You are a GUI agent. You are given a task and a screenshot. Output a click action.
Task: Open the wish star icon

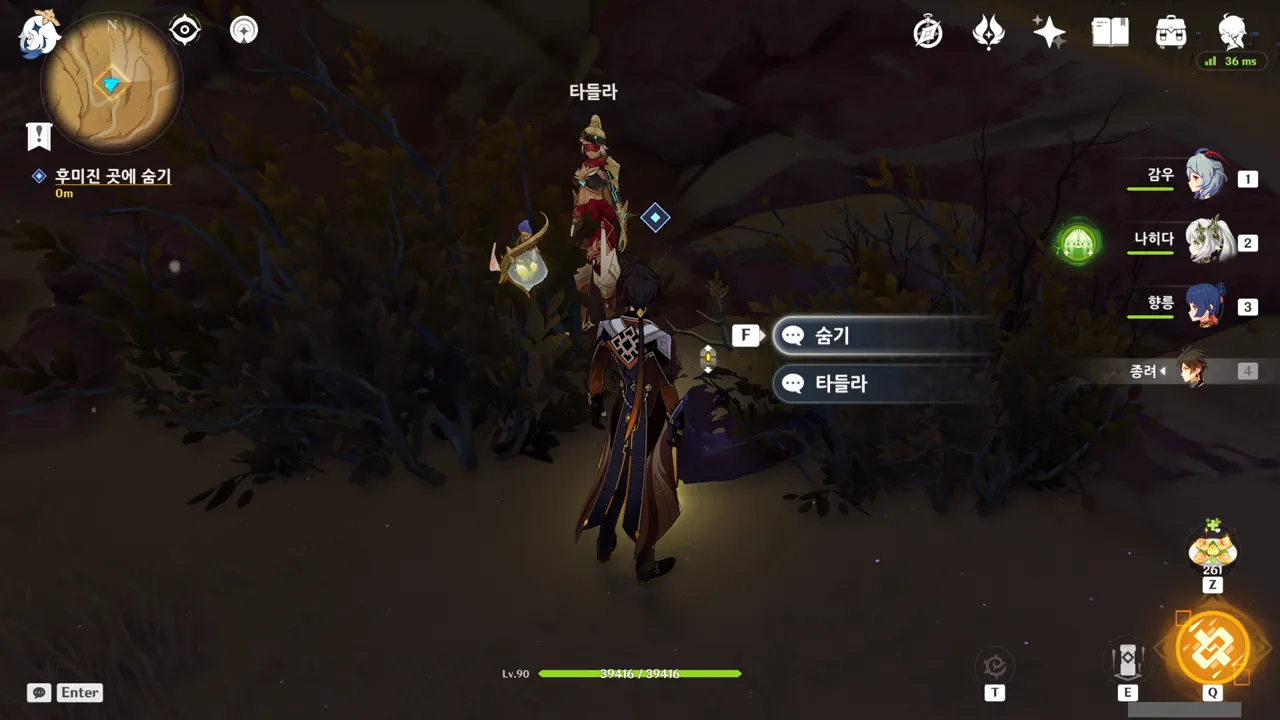click(x=1049, y=32)
